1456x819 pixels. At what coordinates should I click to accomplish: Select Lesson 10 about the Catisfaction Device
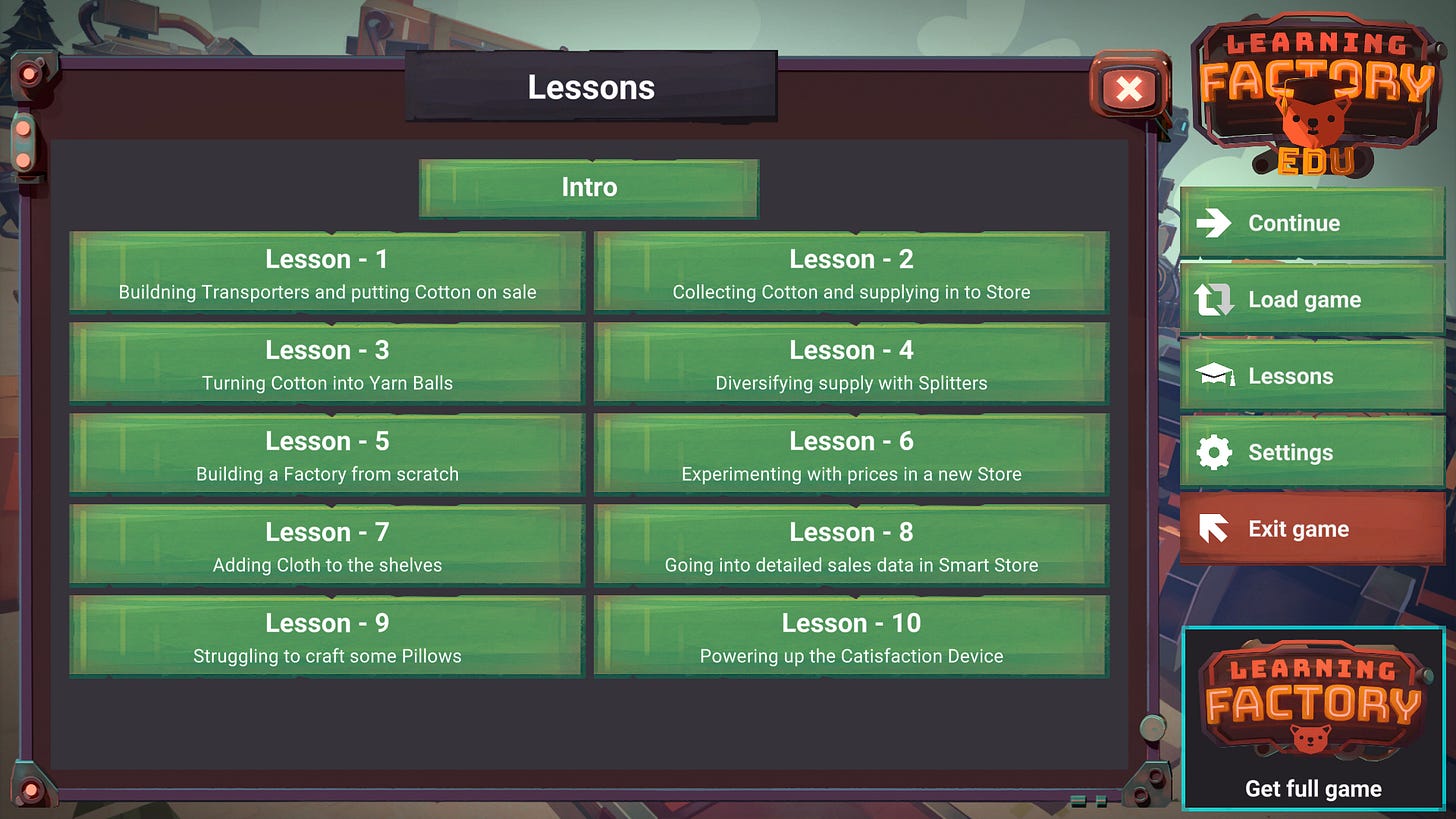click(850, 636)
